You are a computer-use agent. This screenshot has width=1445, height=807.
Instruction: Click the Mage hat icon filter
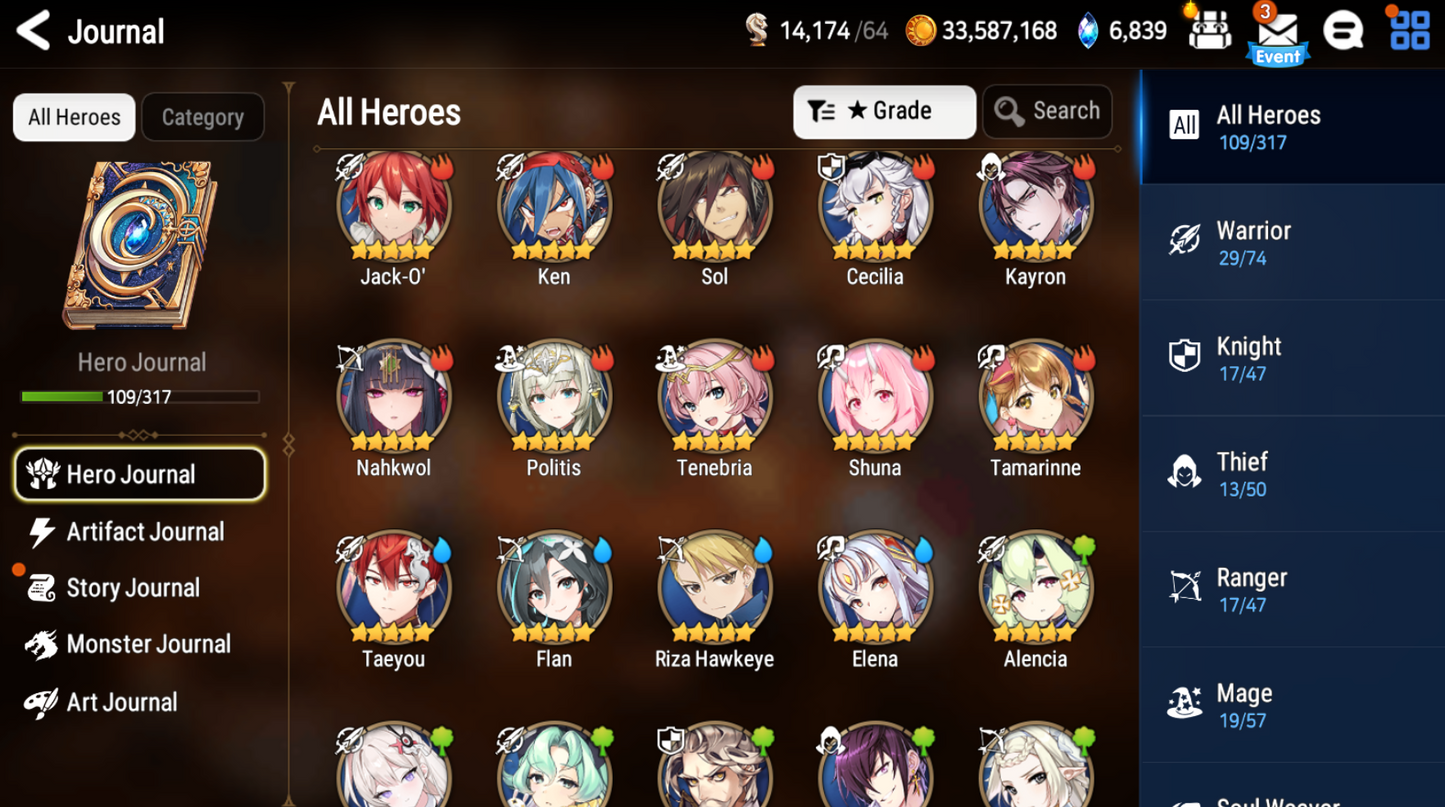[1184, 703]
